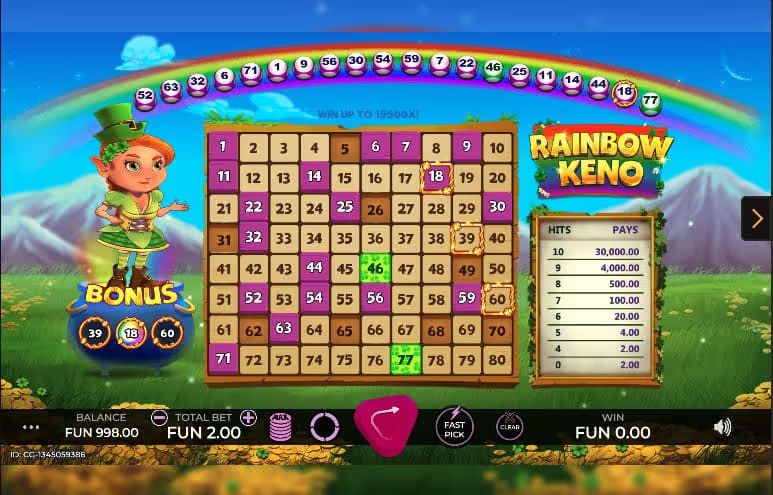Viewport: 773px width, 495px height.
Task: Increase the total bet
Action: click(248, 418)
